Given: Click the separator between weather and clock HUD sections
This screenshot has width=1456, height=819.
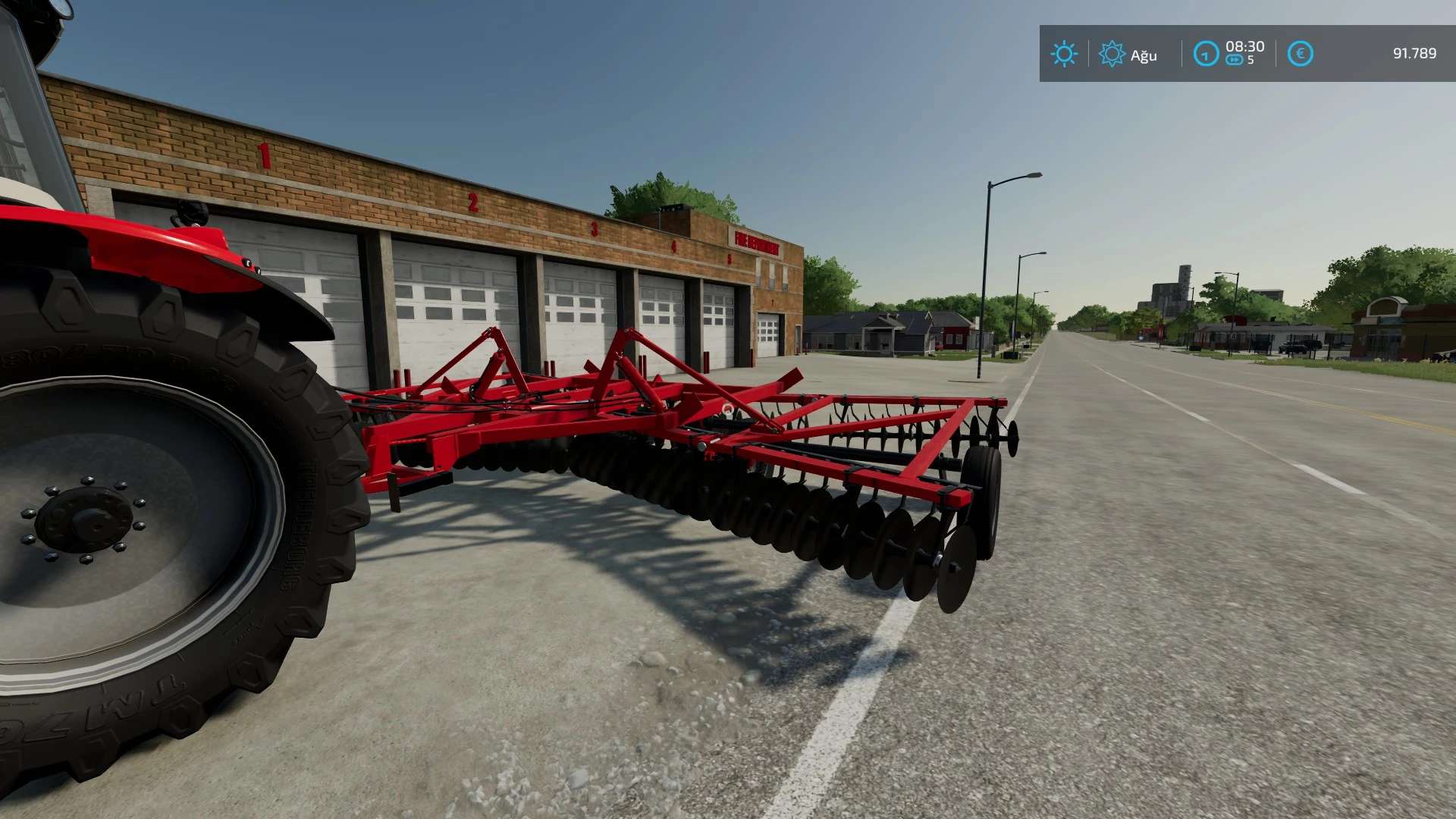Looking at the screenshot, I should click(1182, 53).
